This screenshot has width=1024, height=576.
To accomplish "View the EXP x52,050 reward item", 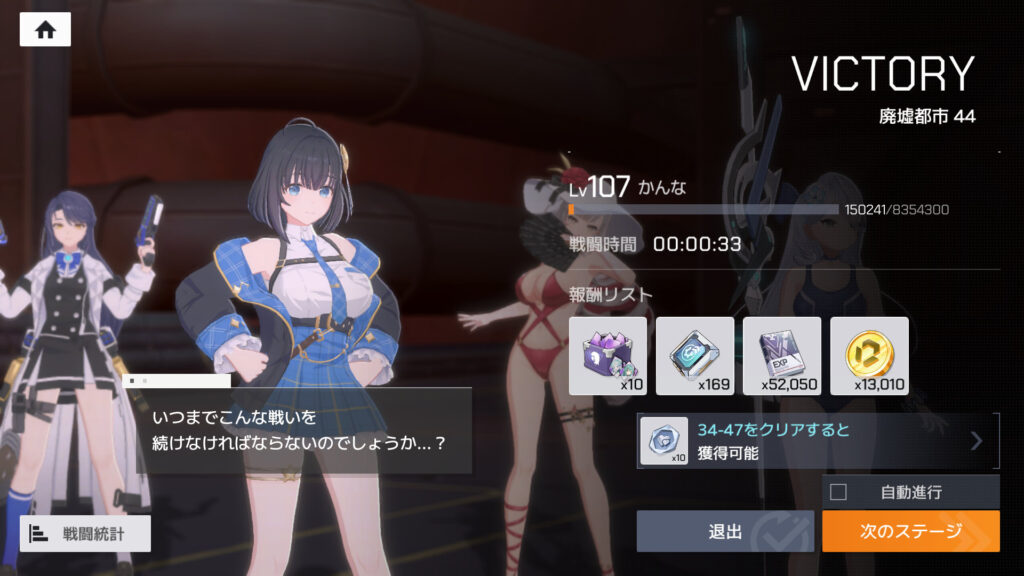I will [782, 356].
